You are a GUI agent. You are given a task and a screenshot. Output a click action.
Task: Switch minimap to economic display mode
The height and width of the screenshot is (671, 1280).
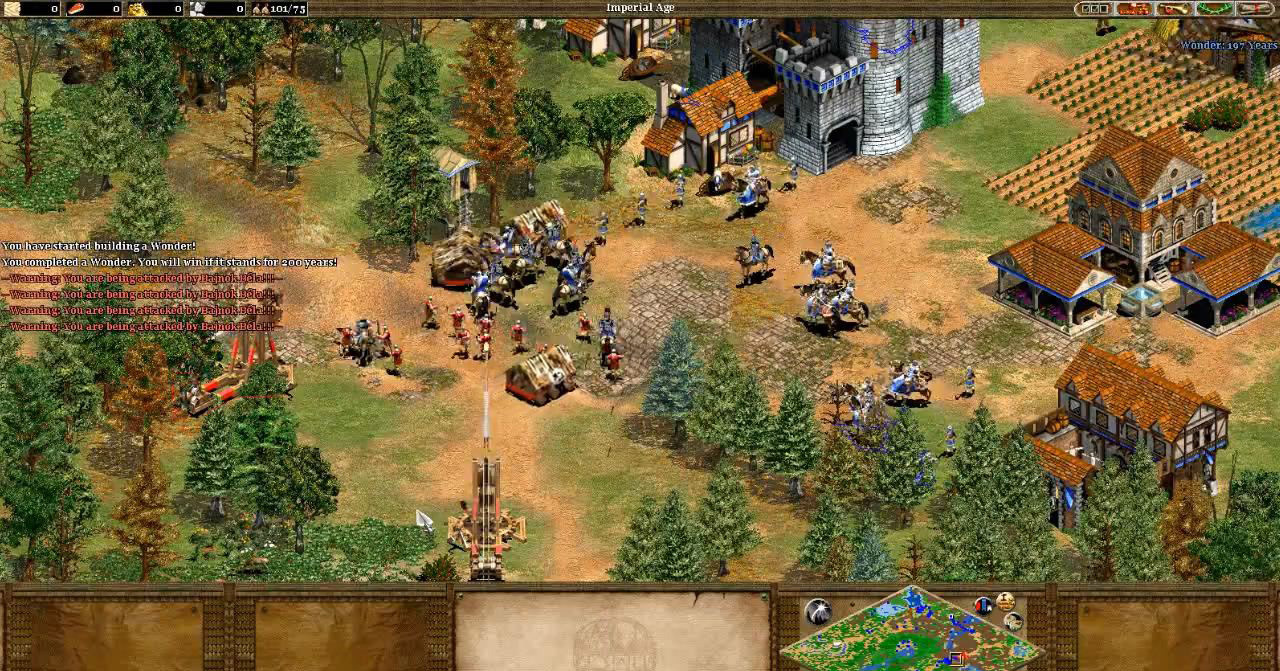(x=1004, y=602)
